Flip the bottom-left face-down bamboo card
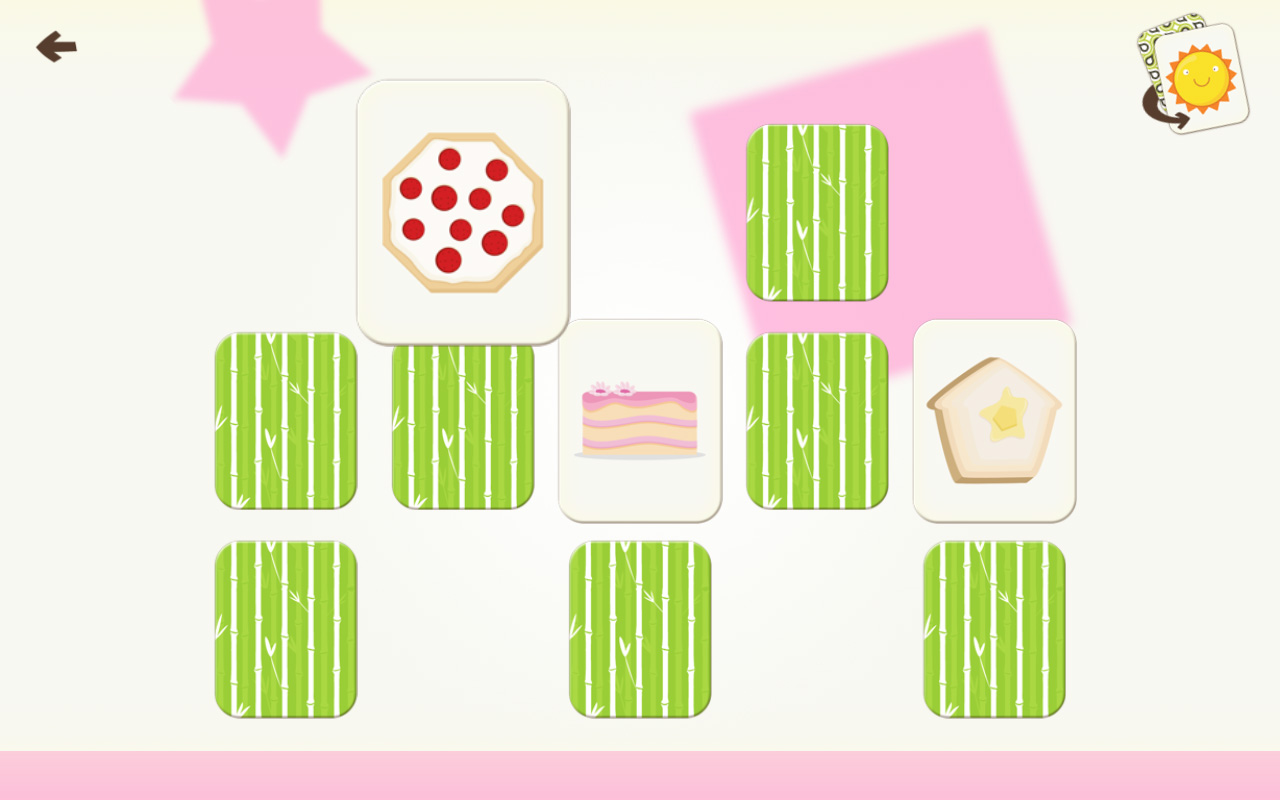The width and height of the screenshot is (1280, 800). tap(285, 627)
